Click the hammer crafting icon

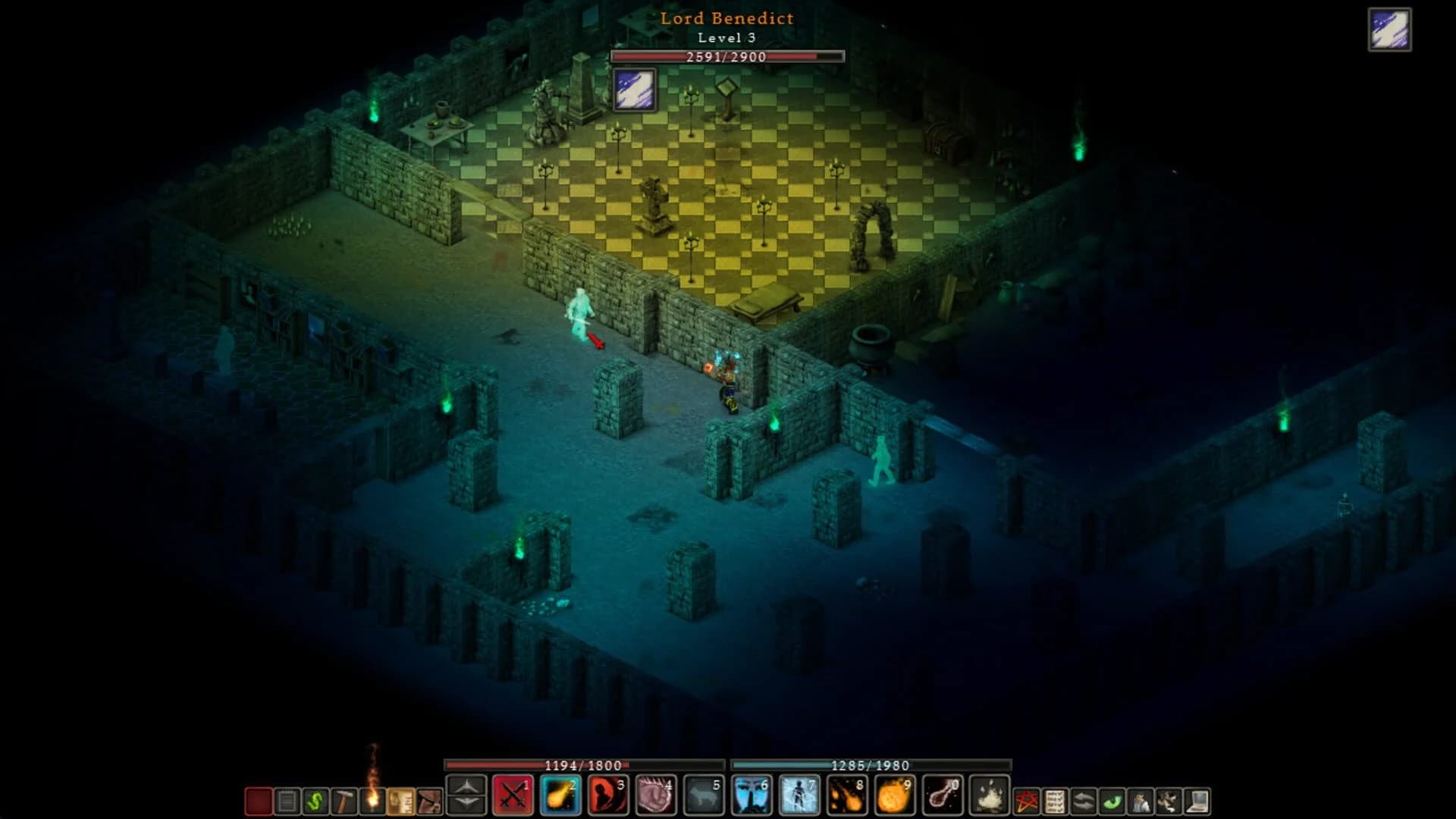[343, 802]
